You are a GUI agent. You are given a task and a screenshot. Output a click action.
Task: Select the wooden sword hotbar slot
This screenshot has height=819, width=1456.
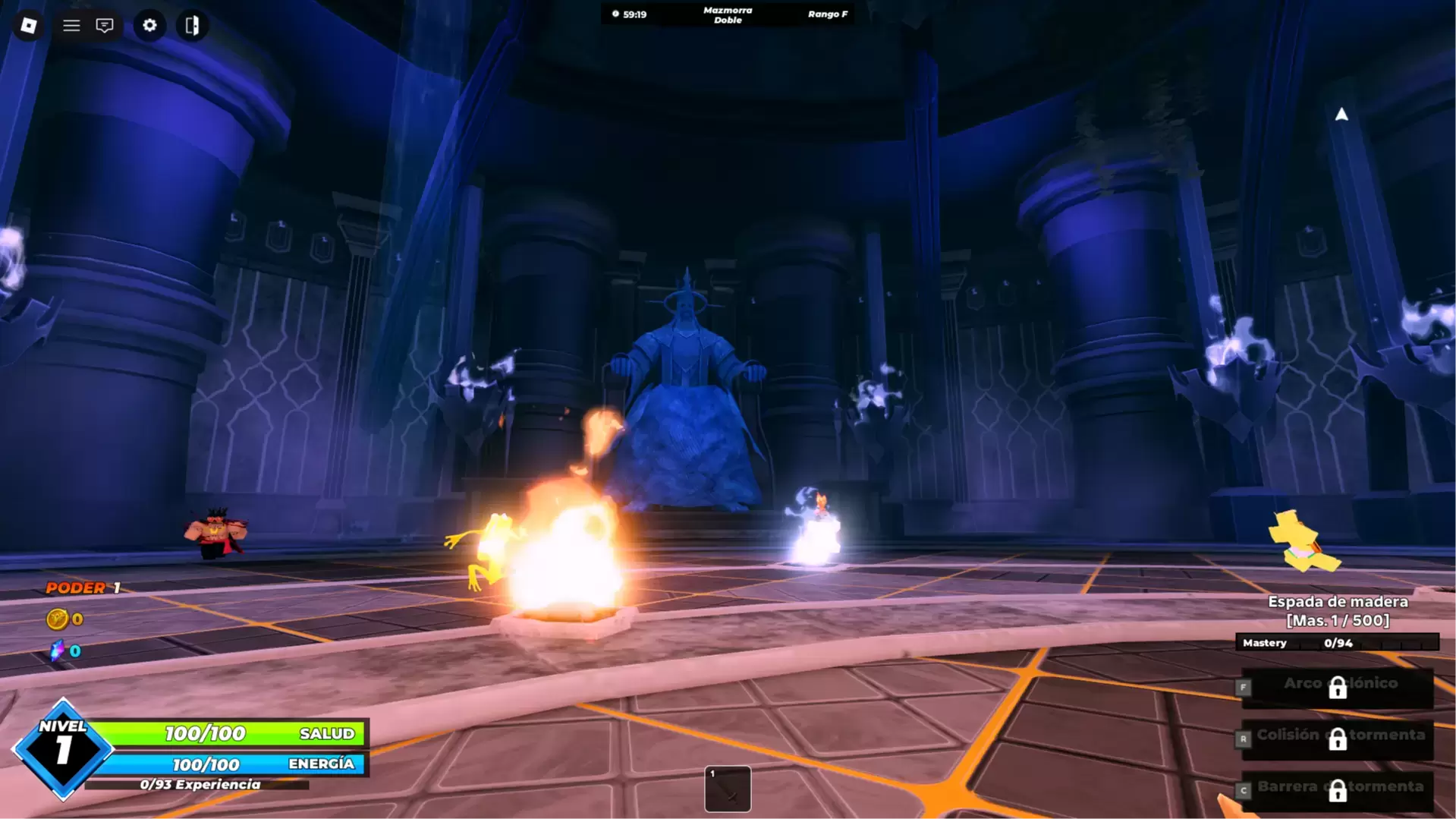tap(728, 789)
